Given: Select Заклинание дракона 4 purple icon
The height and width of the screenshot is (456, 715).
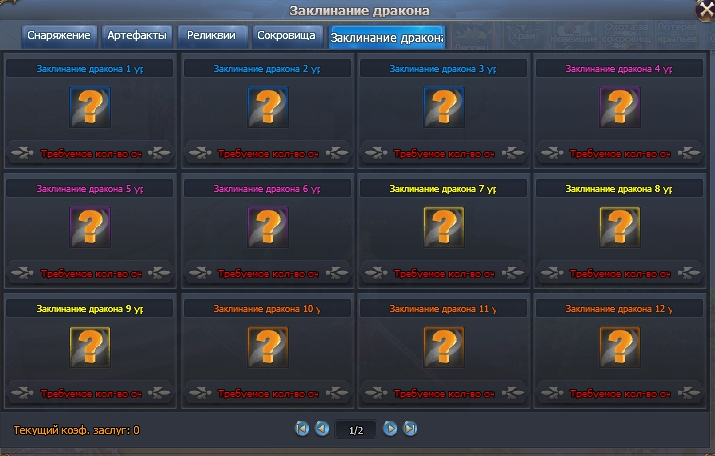Looking at the screenshot, I should click(619, 107).
